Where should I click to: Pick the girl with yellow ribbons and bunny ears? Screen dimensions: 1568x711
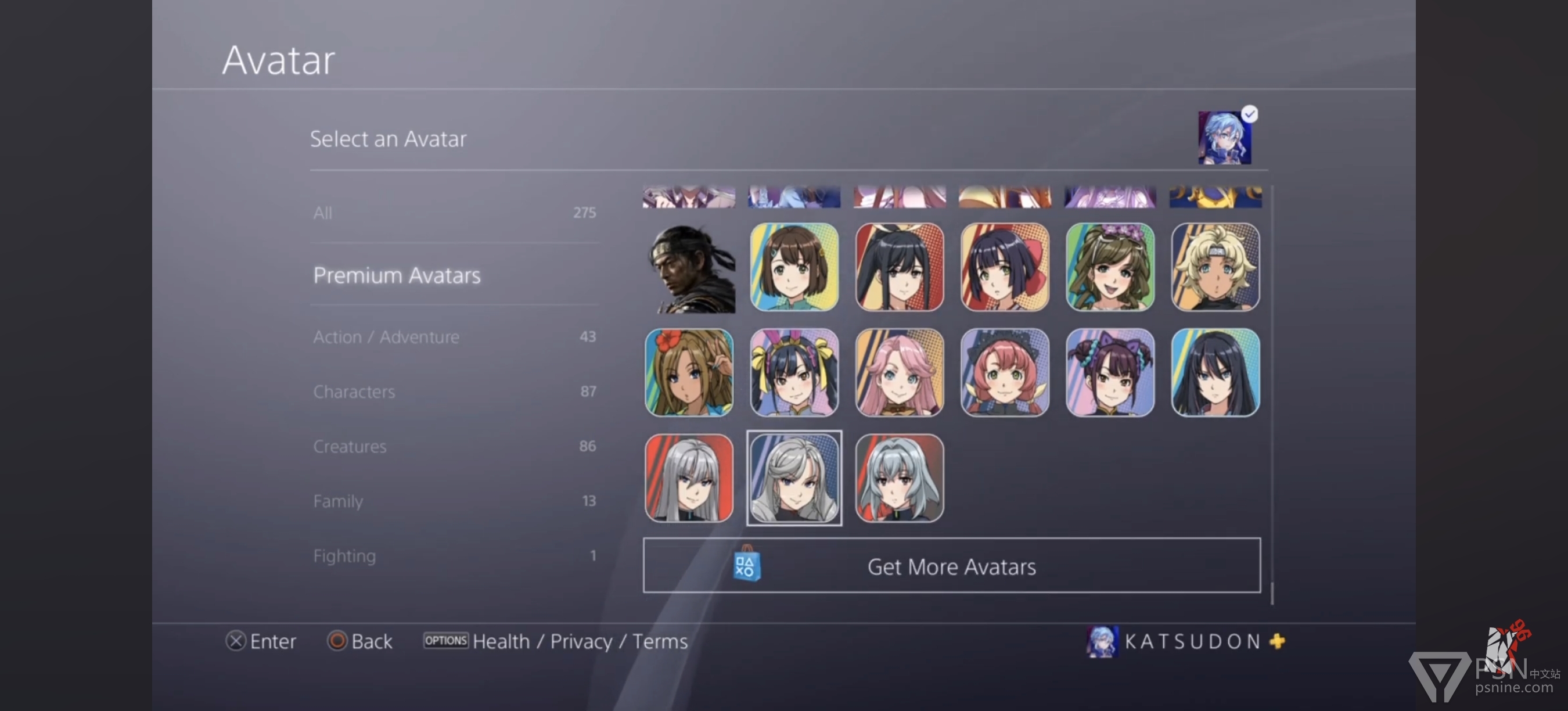pos(794,372)
